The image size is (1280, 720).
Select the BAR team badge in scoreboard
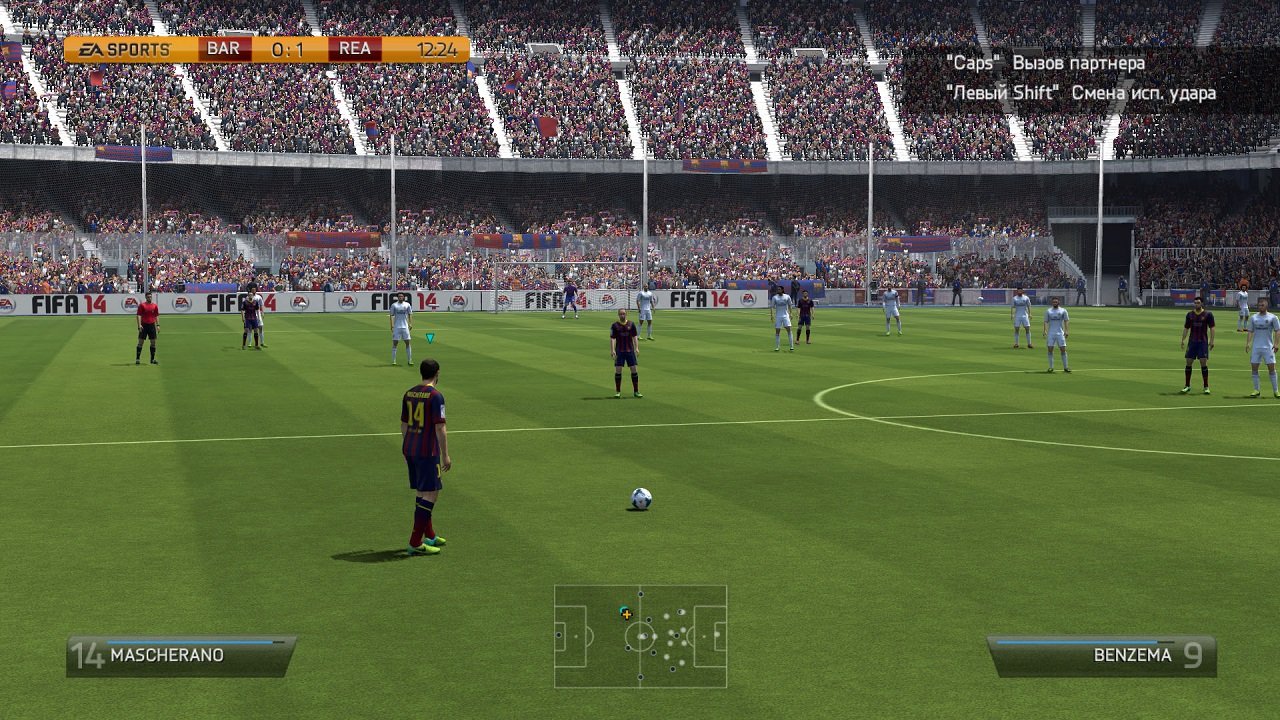tap(226, 48)
